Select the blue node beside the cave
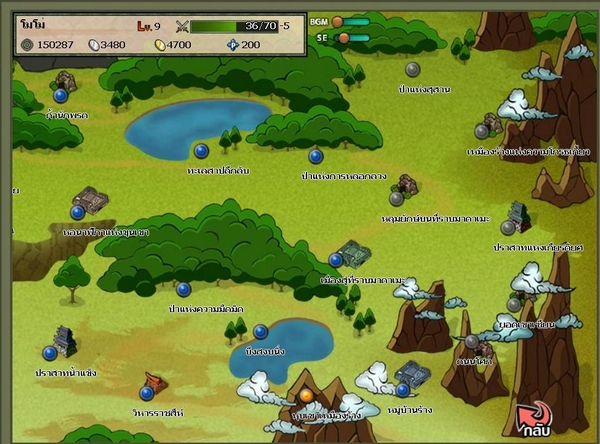Viewport: 600px width, 444px height. [x=61, y=95]
